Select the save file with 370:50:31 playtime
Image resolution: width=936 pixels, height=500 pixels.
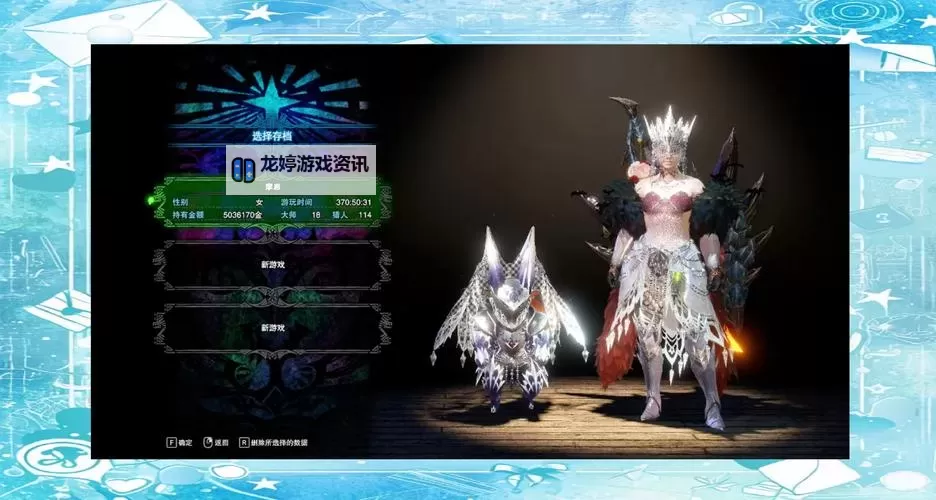(x=271, y=207)
